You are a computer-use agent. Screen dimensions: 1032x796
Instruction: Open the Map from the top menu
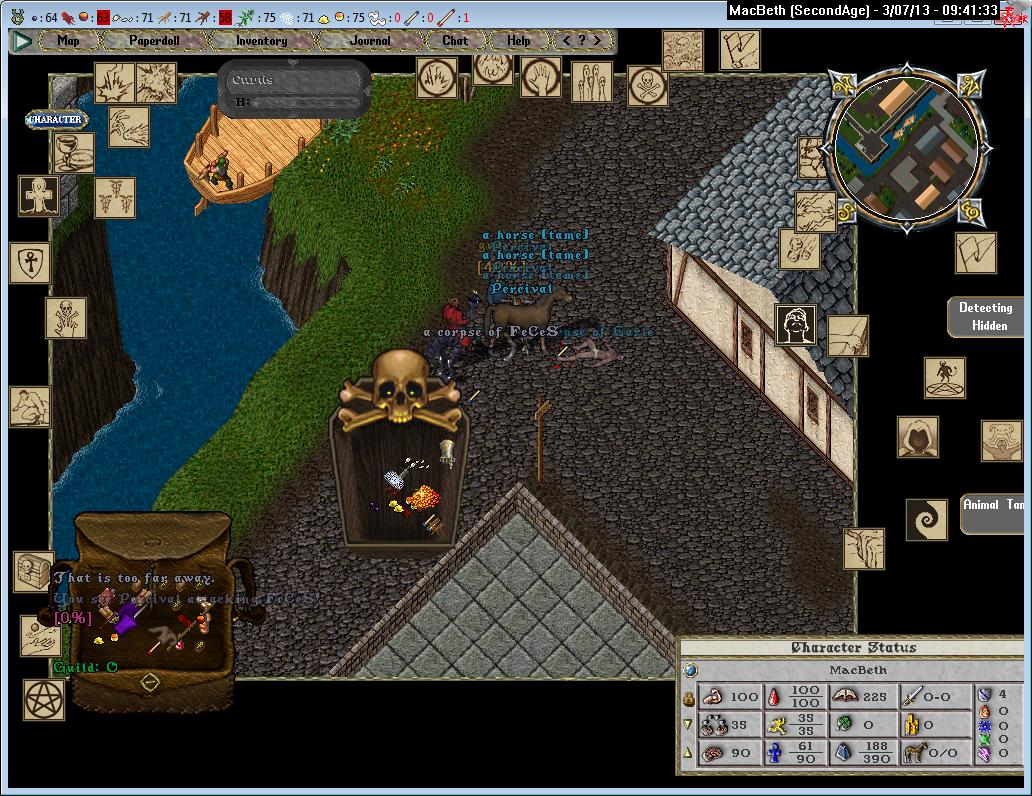(68, 41)
